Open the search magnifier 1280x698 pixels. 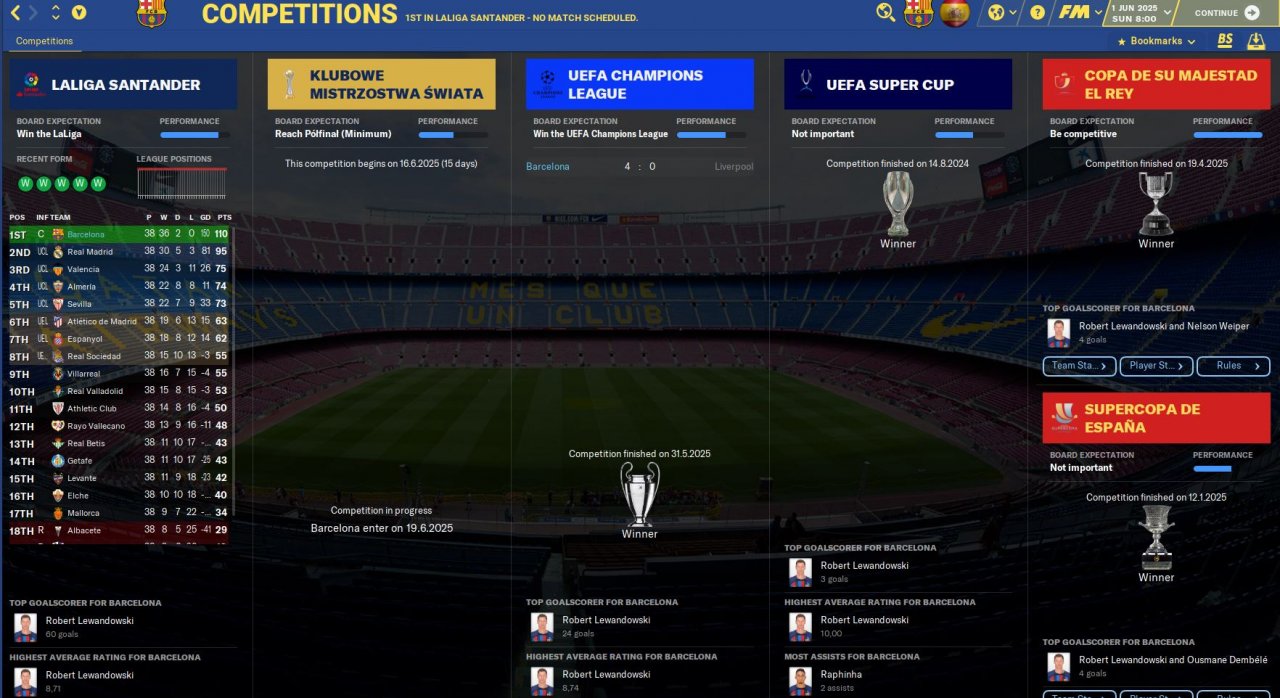pyautogui.click(x=885, y=13)
